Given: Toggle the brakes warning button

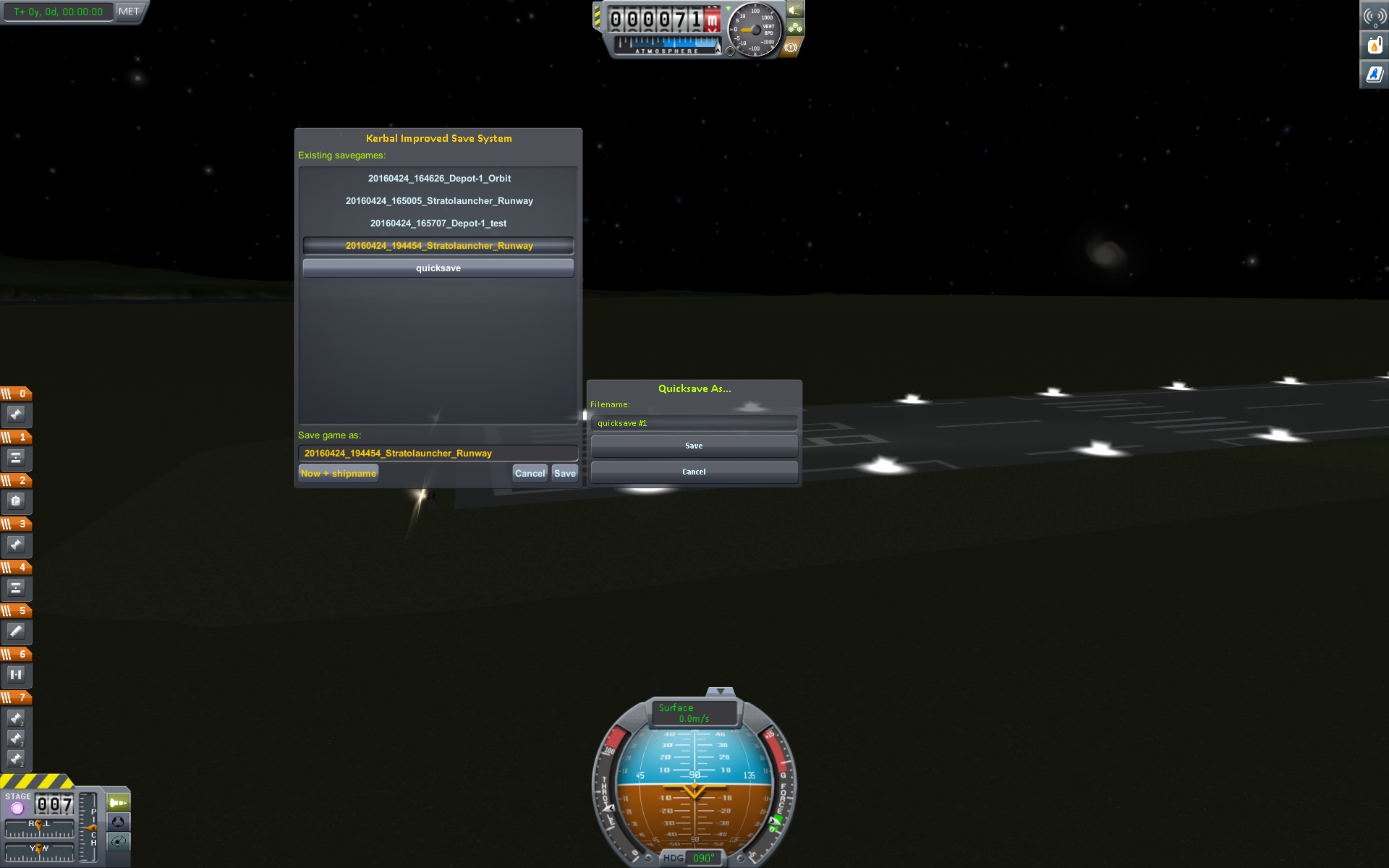Looking at the screenshot, I should pyautogui.click(x=791, y=48).
